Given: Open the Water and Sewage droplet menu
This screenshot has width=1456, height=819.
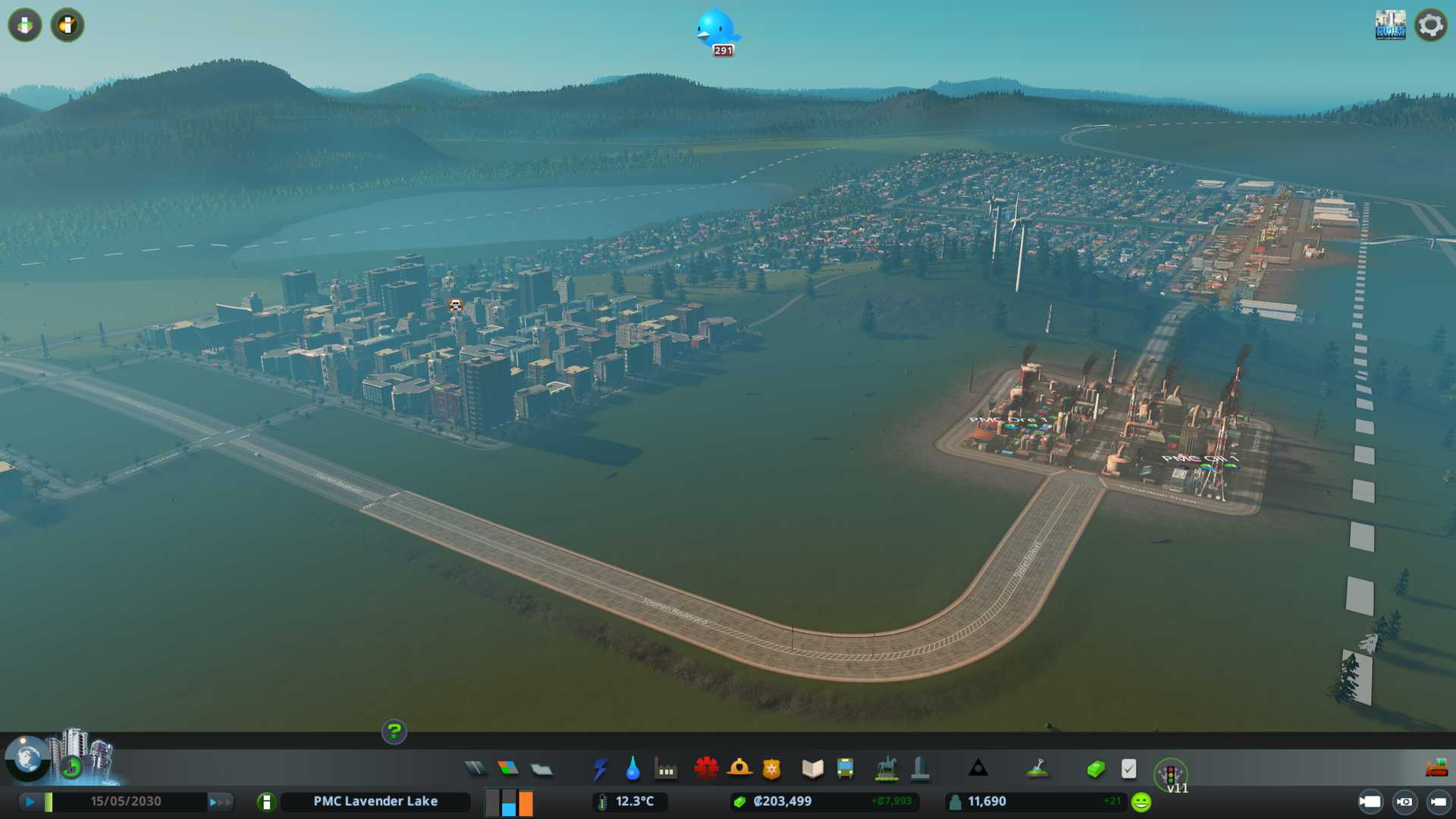Looking at the screenshot, I should point(632,769).
